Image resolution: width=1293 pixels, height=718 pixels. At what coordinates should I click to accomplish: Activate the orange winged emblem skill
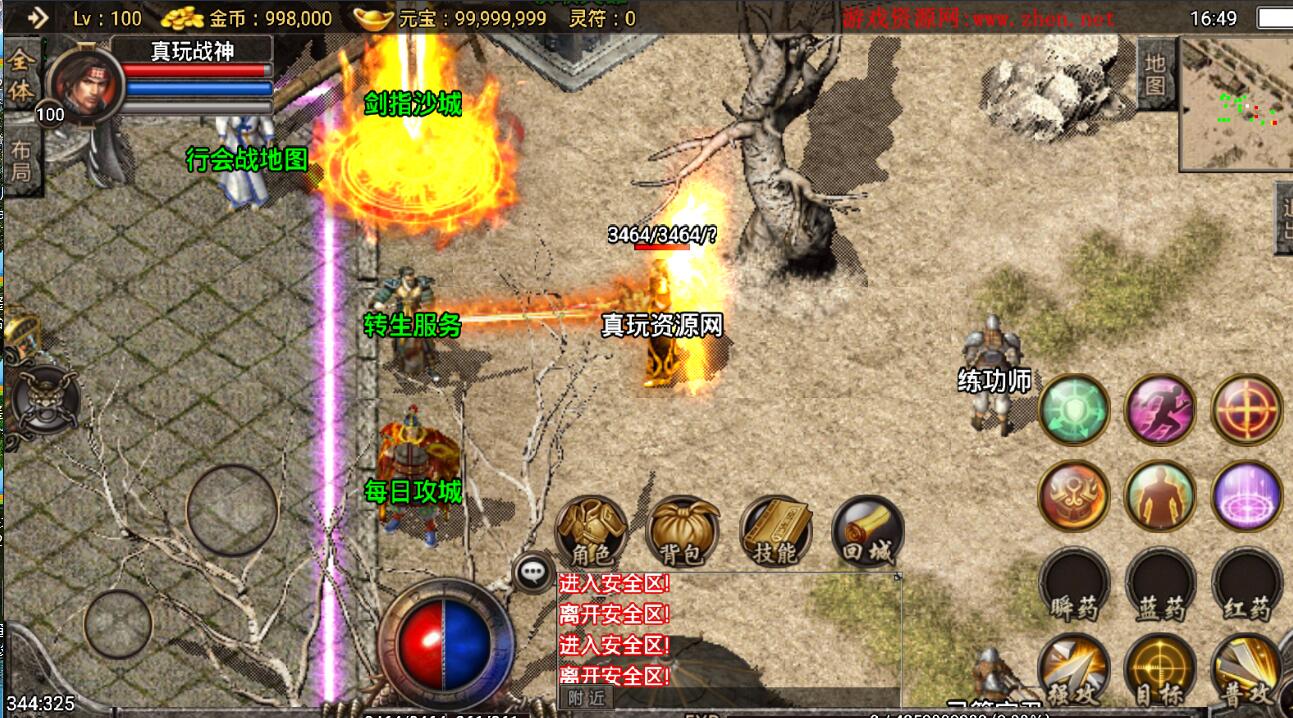point(1074,495)
